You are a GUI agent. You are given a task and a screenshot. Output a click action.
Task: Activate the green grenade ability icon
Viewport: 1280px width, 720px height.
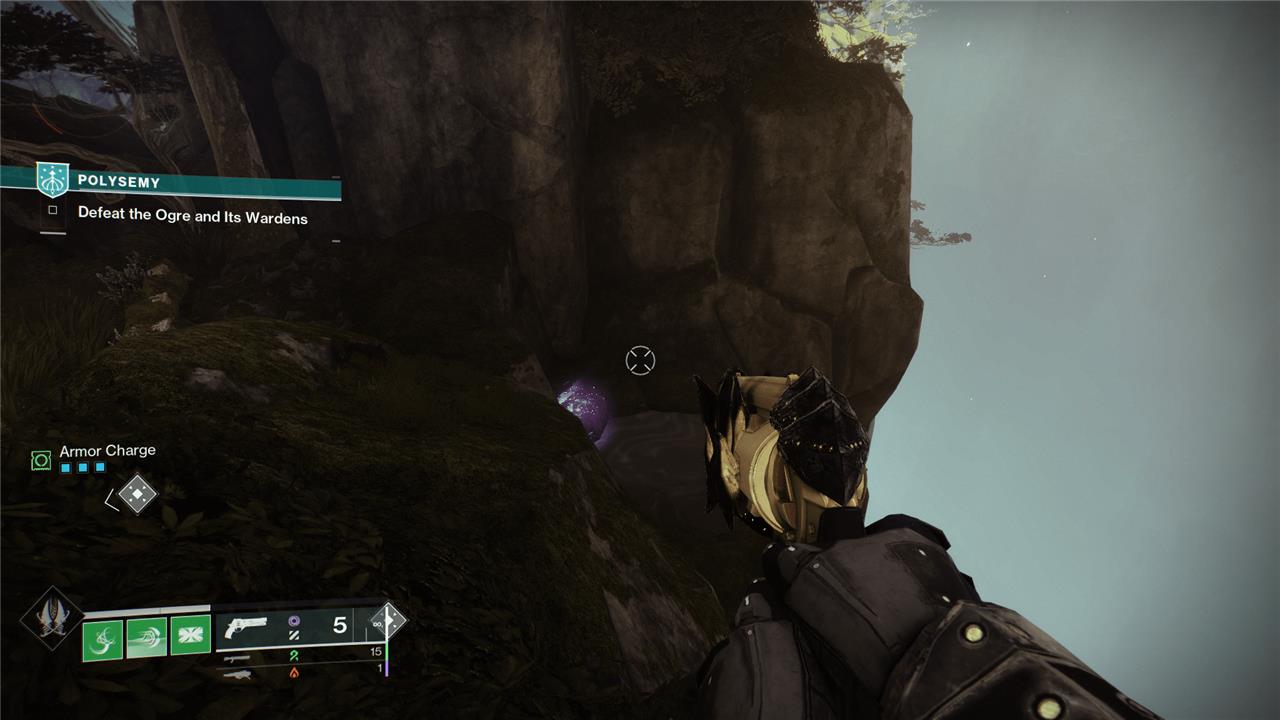coord(103,638)
